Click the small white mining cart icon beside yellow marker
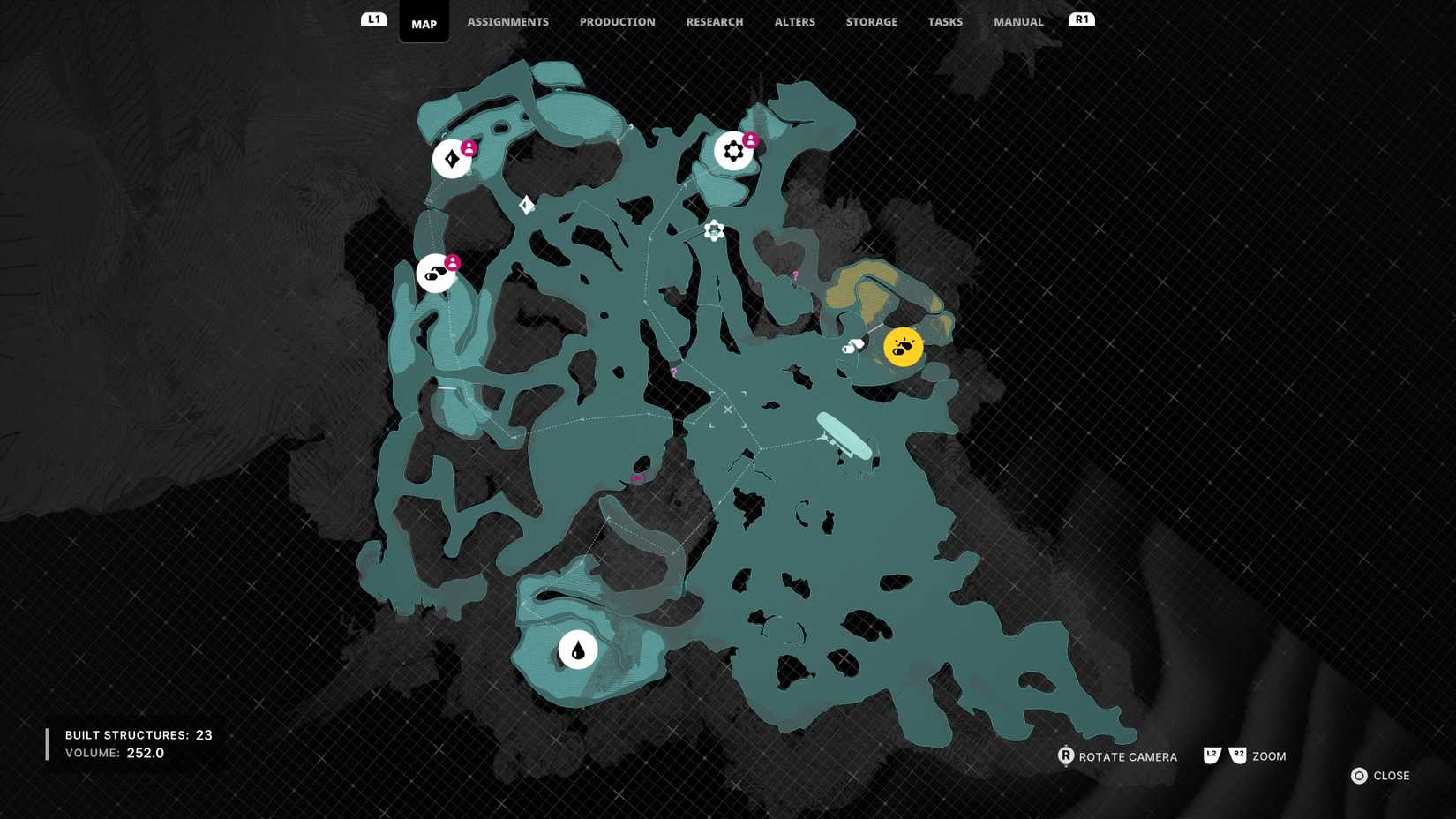This screenshot has height=819, width=1456. (850, 348)
